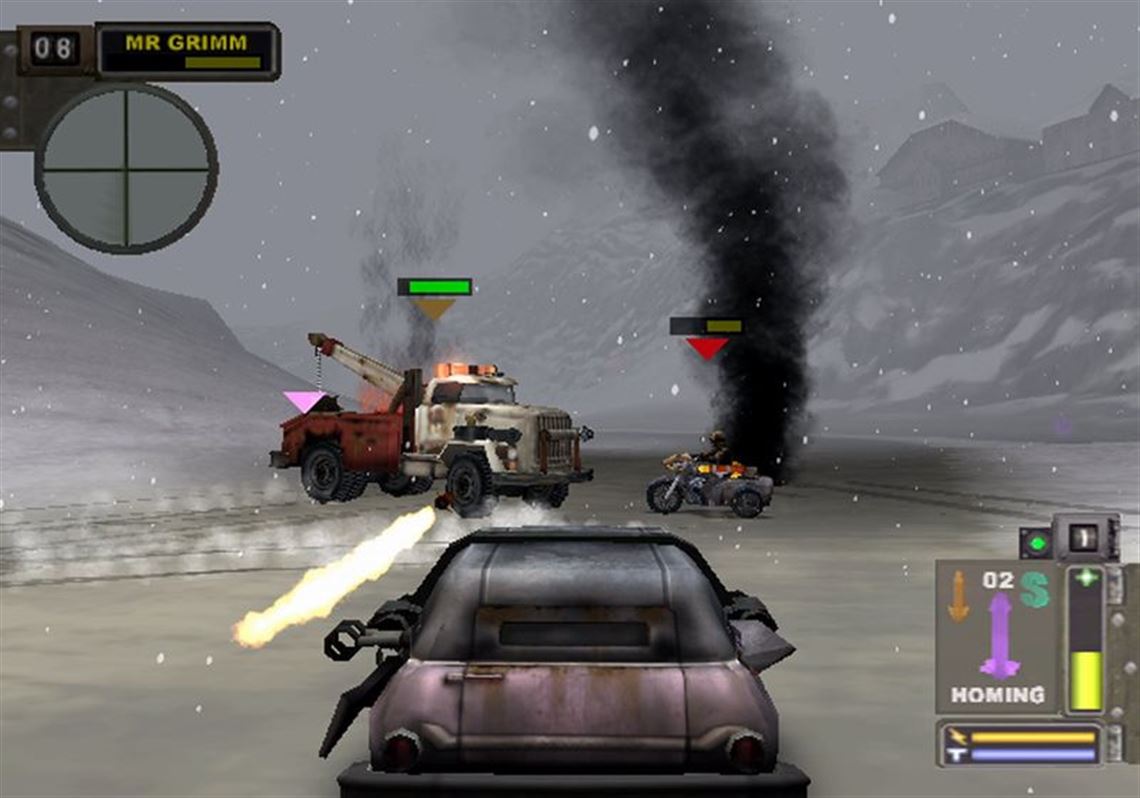
Task: Target the red enemy marker arrow
Action: pyautogui.click(x=707, y=348)
